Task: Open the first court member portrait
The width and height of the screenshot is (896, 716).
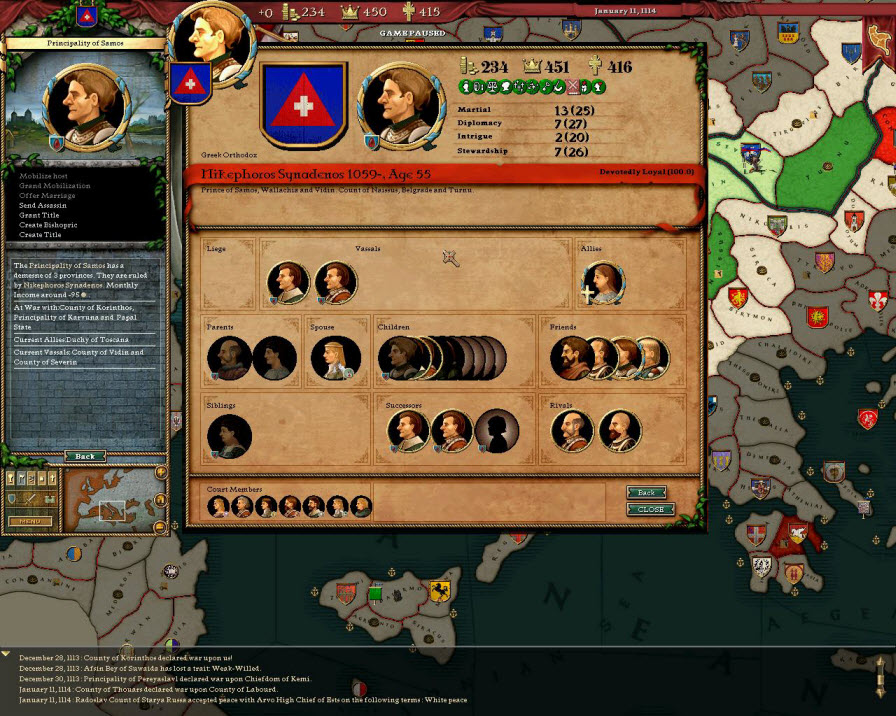Action: click(x=218, y=506)
